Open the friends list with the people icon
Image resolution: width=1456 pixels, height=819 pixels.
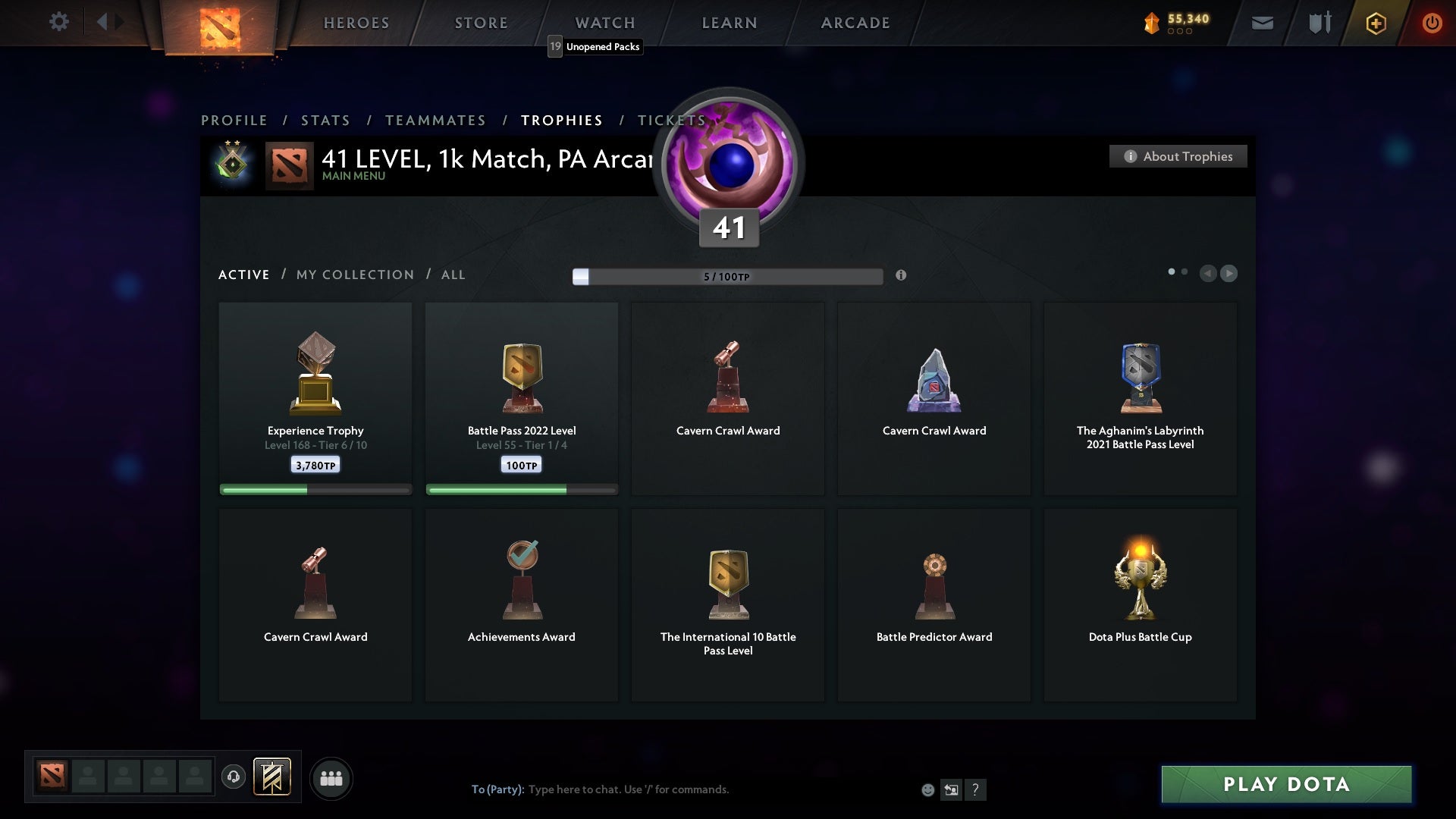coord(331,778)
